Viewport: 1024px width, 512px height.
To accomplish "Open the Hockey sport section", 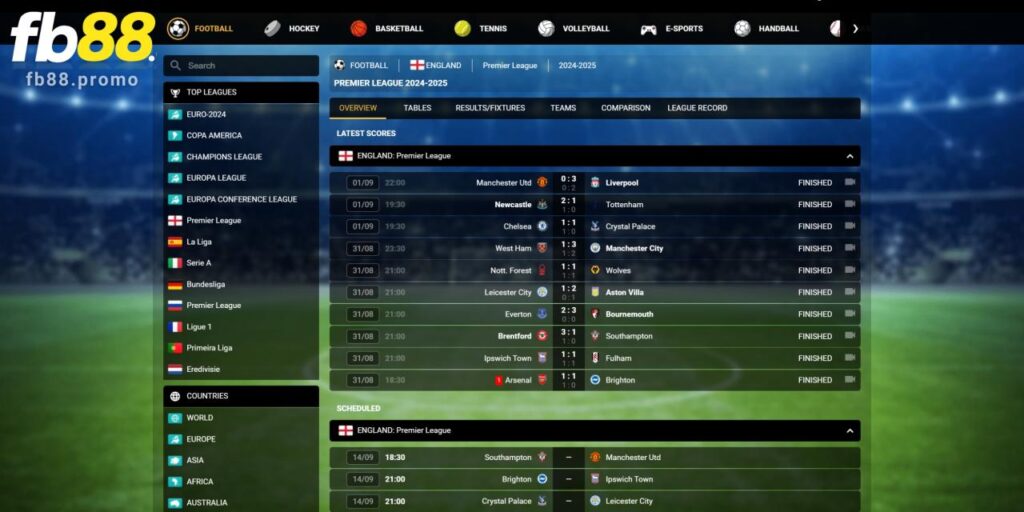I will [x=292, y=29].
